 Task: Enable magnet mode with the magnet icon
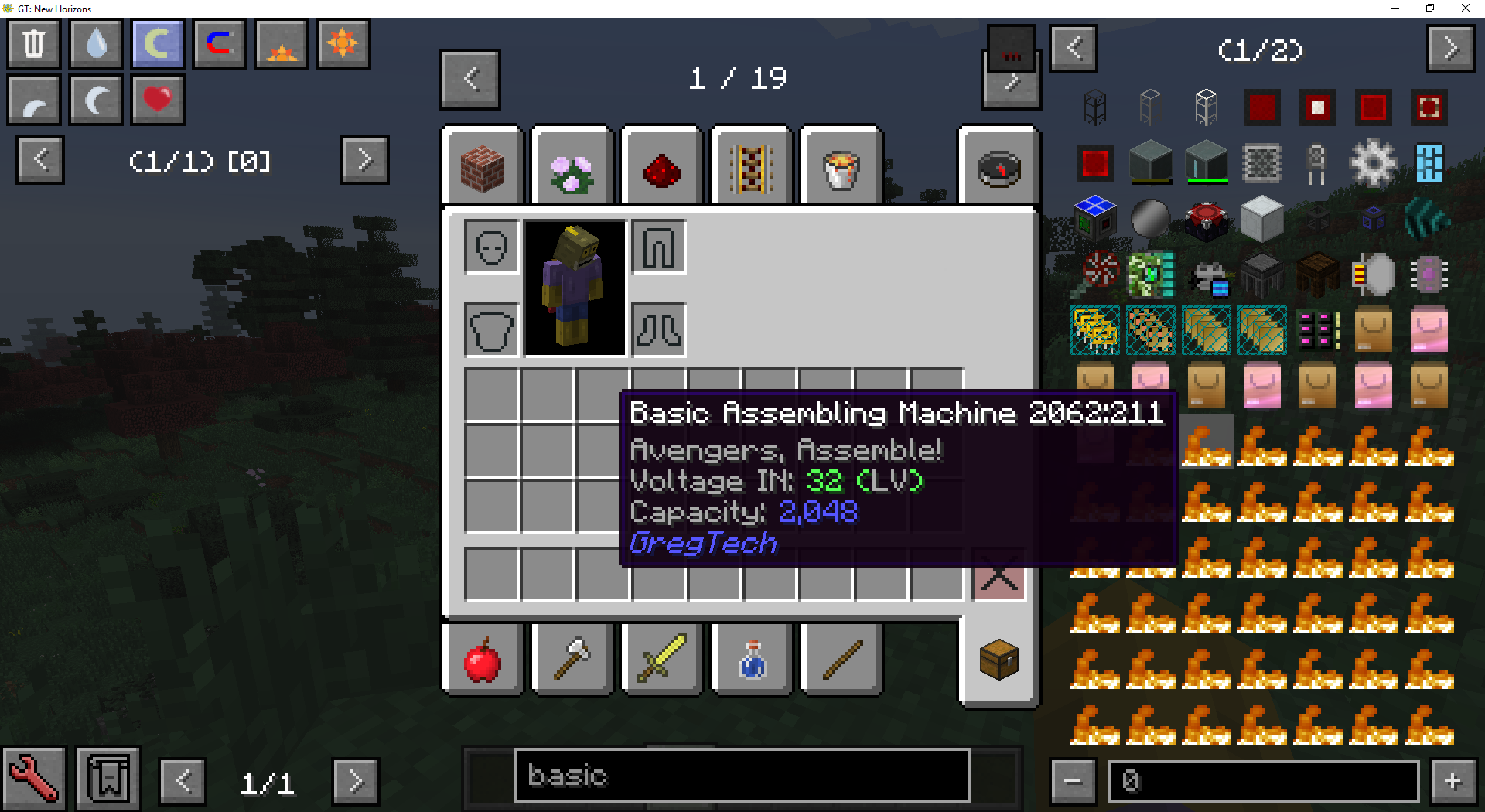[219, 44]
